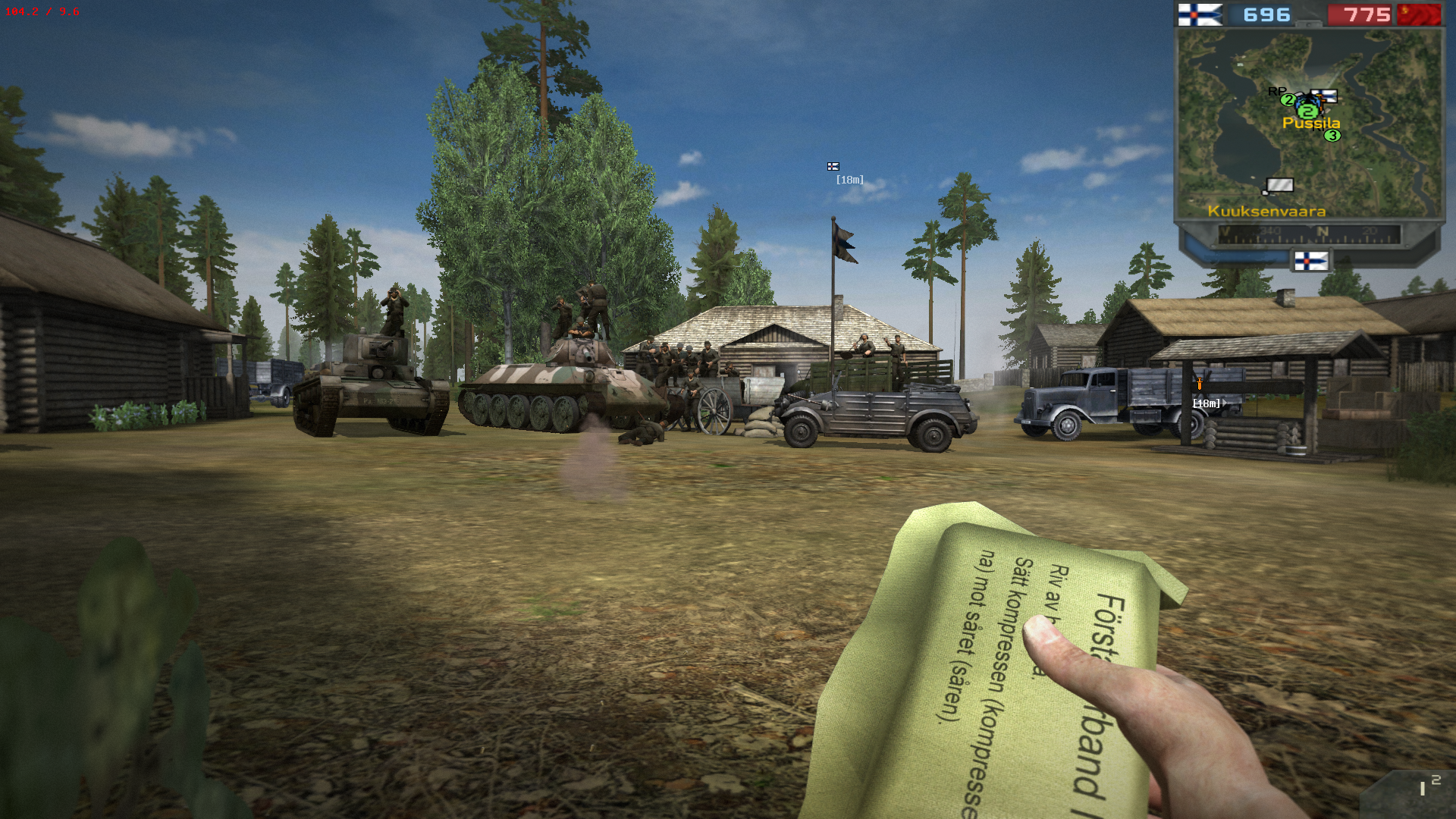This screenshot has width=1456, height=819.
Task: Select the Soviet flag beside the 775 tickets
Action: click(x=1419, y=14)
